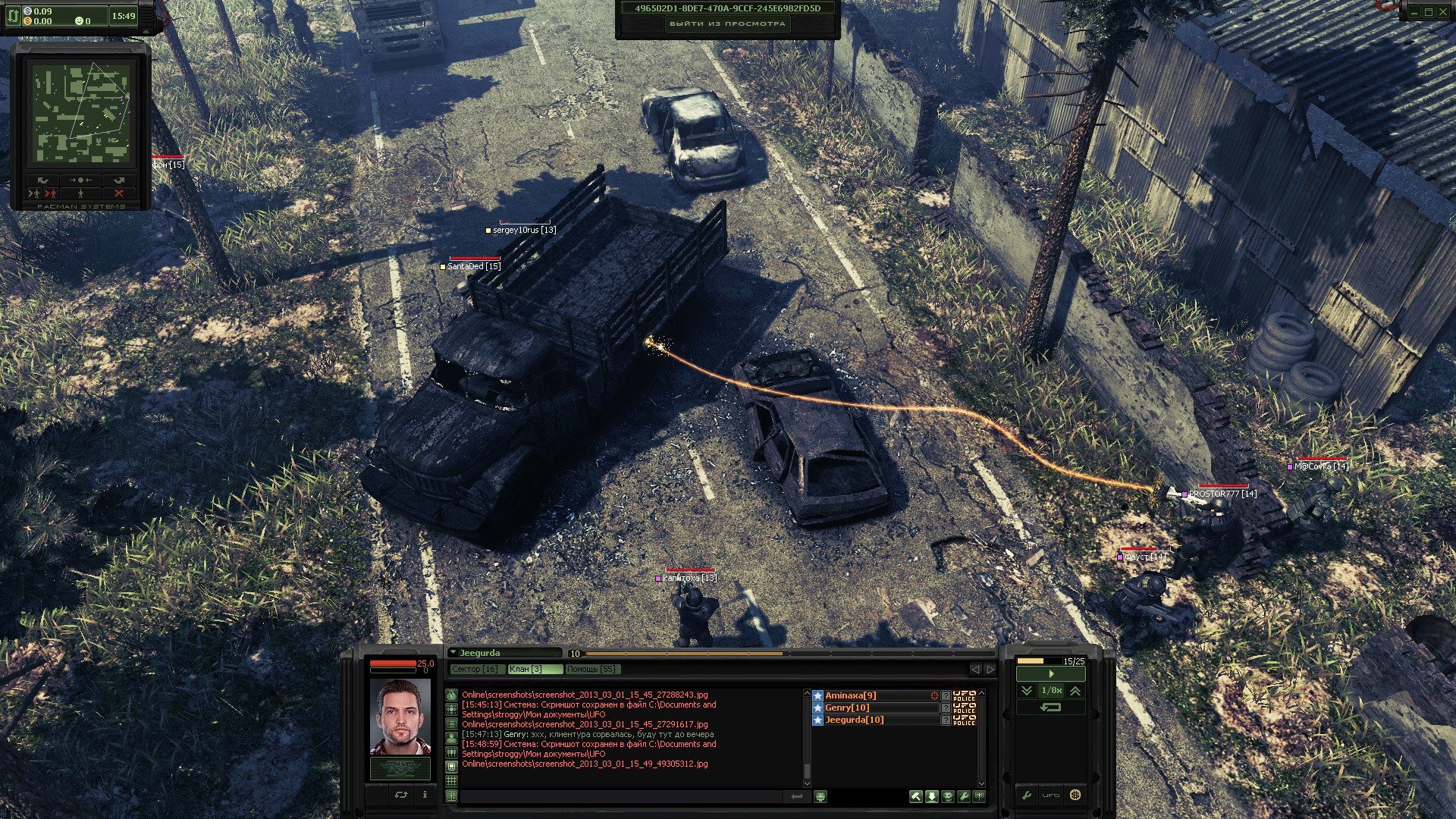This screenshot has height=819, width=1456.
Task: Select Aminaxa[9] in the player list
Action: coord(851,695)
